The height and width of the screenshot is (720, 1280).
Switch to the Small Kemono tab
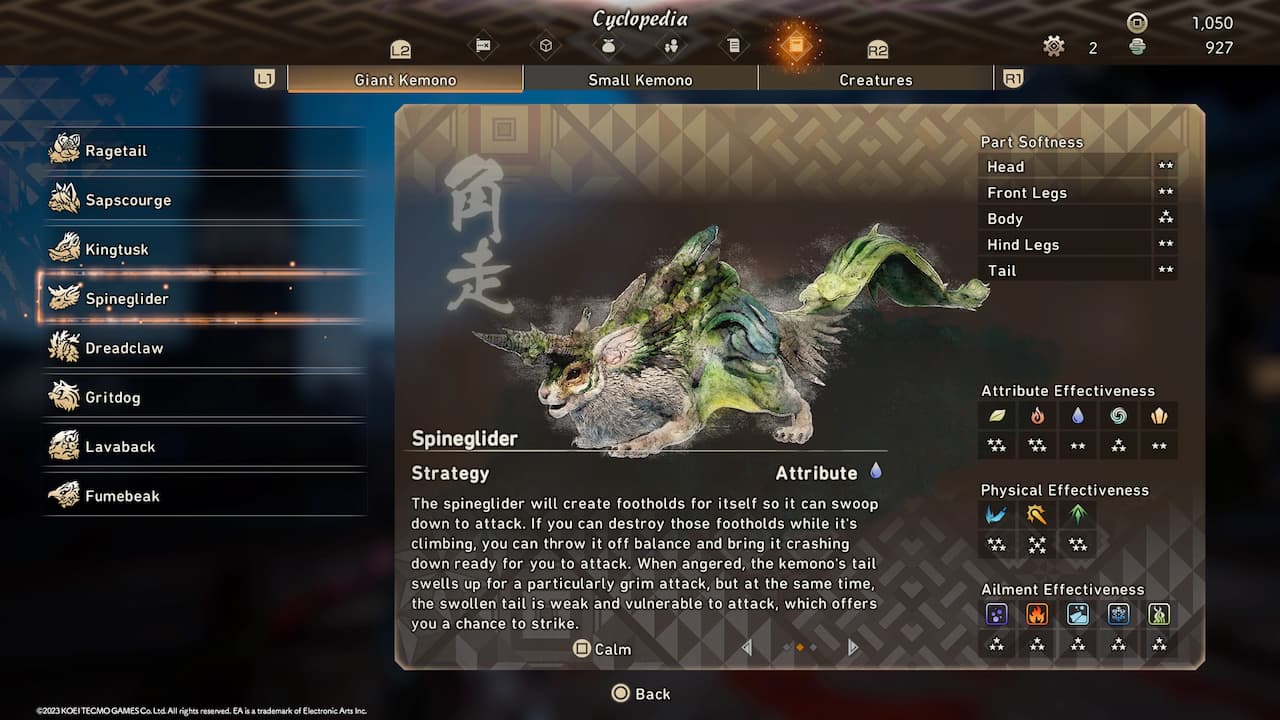click(x=640, y=80)
